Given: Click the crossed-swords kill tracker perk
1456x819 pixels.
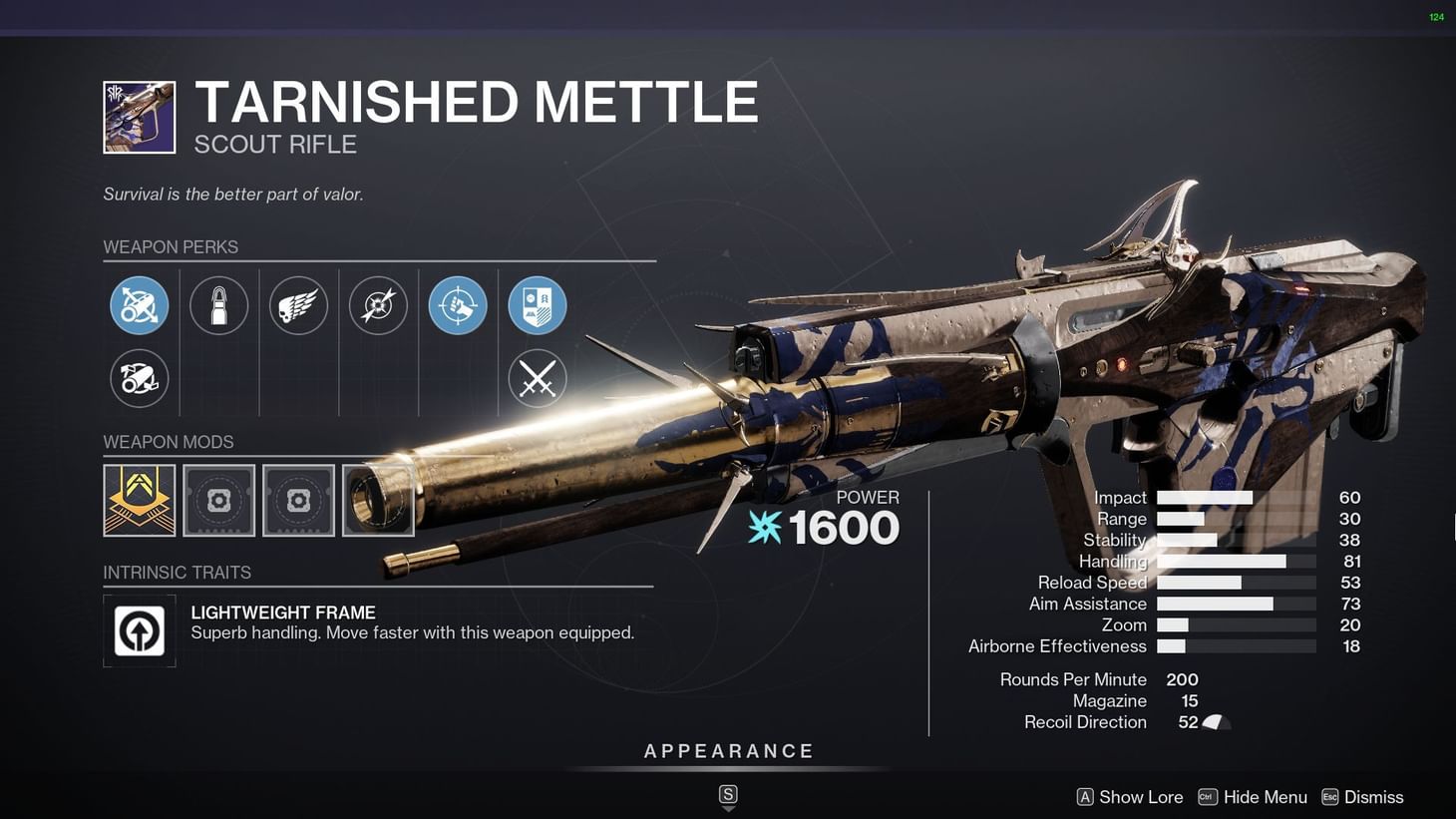Looking at the screenshot, I should click(x=538, y=379).
